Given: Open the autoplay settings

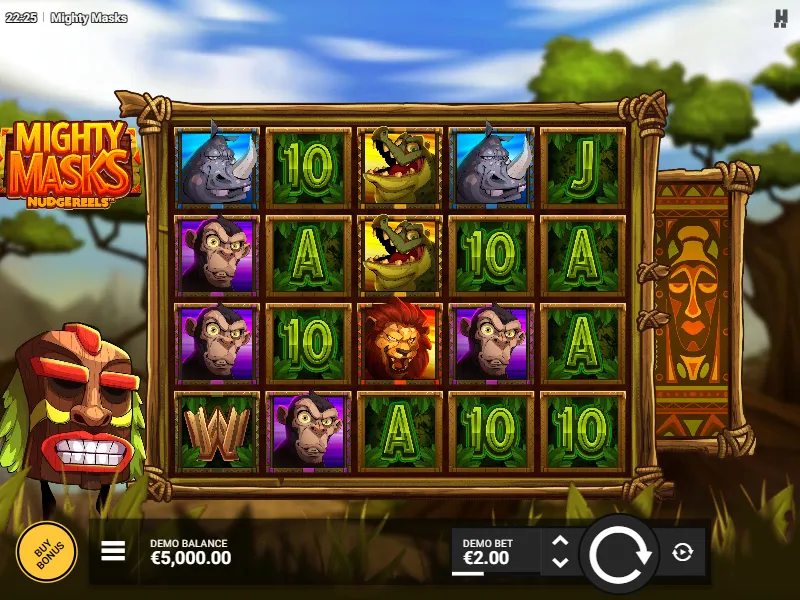Looking at the screenshot, I should [683, 552].
